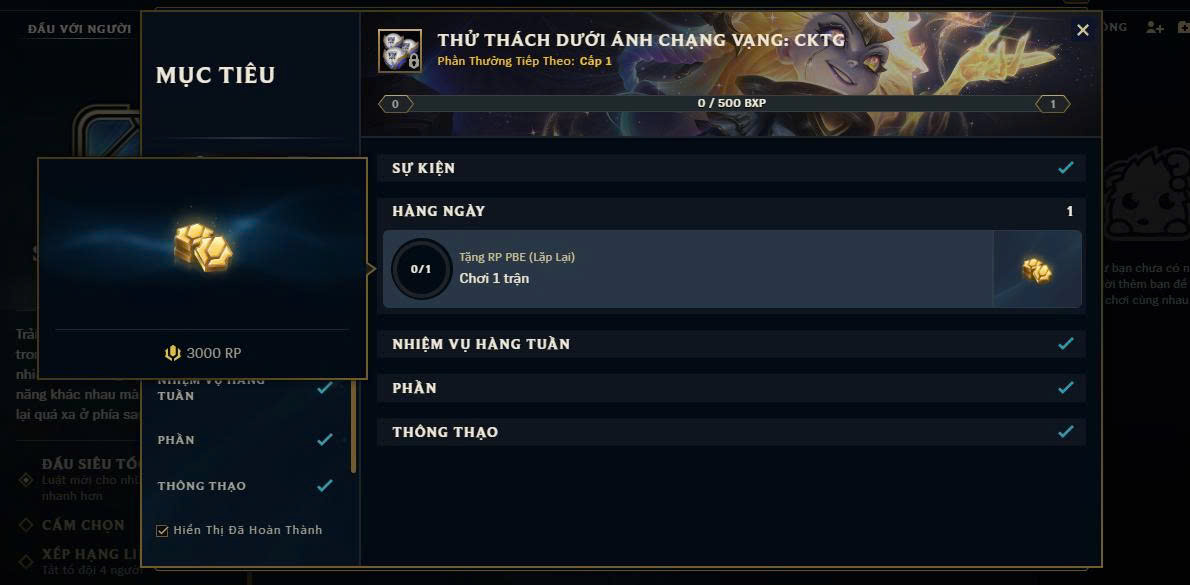Viewport: 1190px width, 585px height.
Task: Select CẤM CHỌN game mode option
Action: [x=82, y=525]
